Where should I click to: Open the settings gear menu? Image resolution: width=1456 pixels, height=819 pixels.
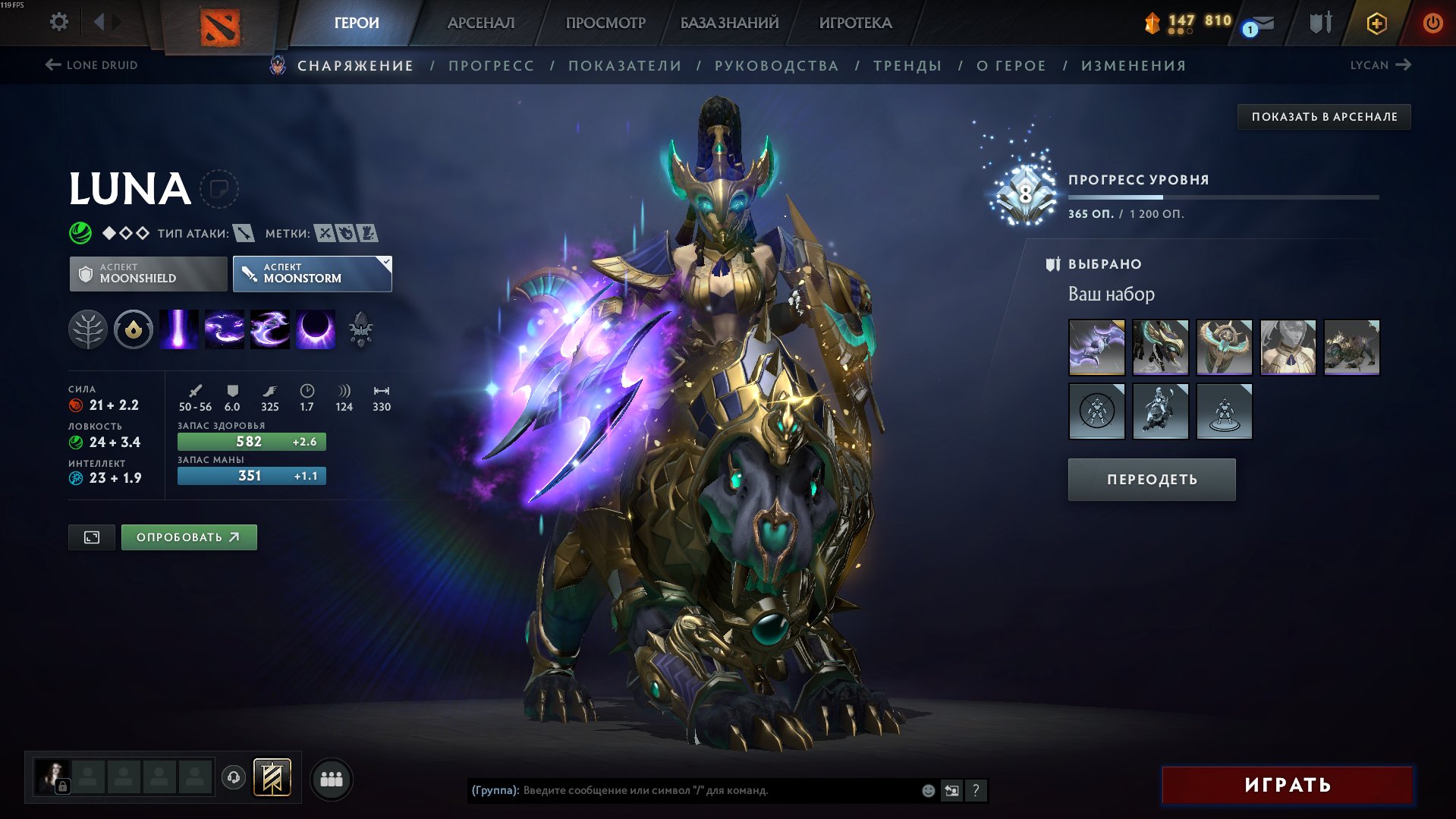58,22
